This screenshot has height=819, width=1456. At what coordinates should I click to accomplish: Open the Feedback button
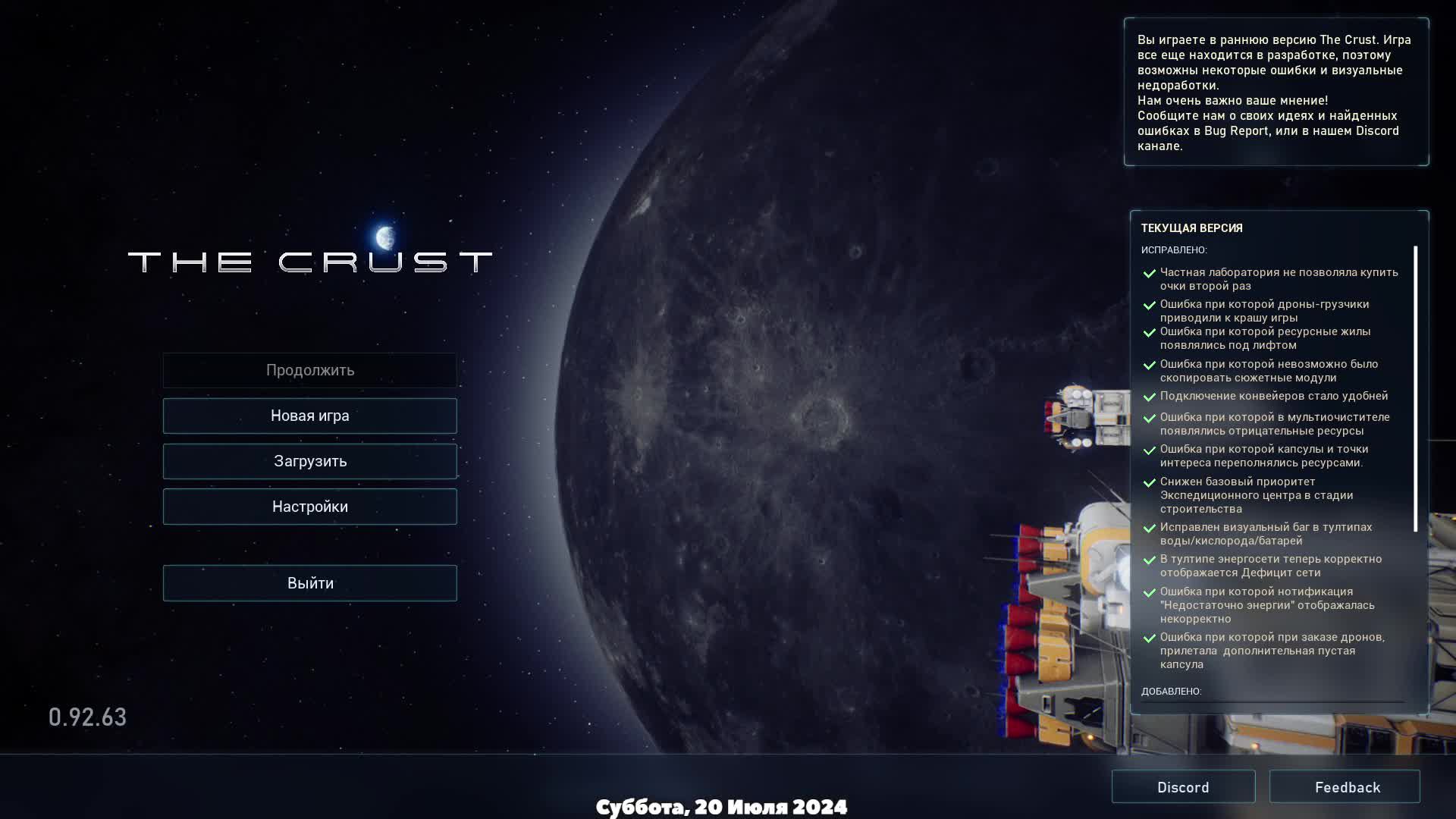1345,787
